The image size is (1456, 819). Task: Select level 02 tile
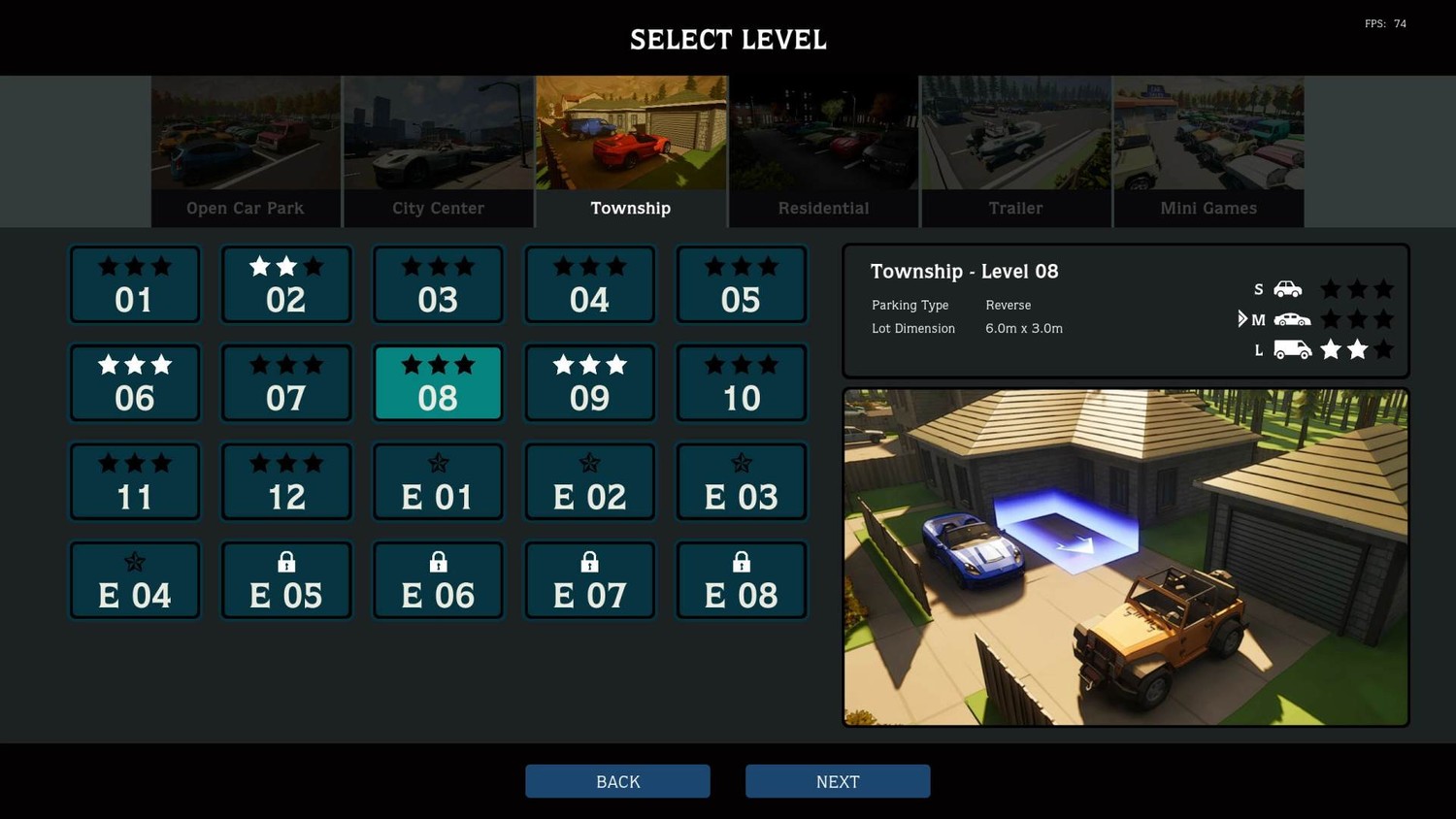pyautogui.click(x=286, y=285)
